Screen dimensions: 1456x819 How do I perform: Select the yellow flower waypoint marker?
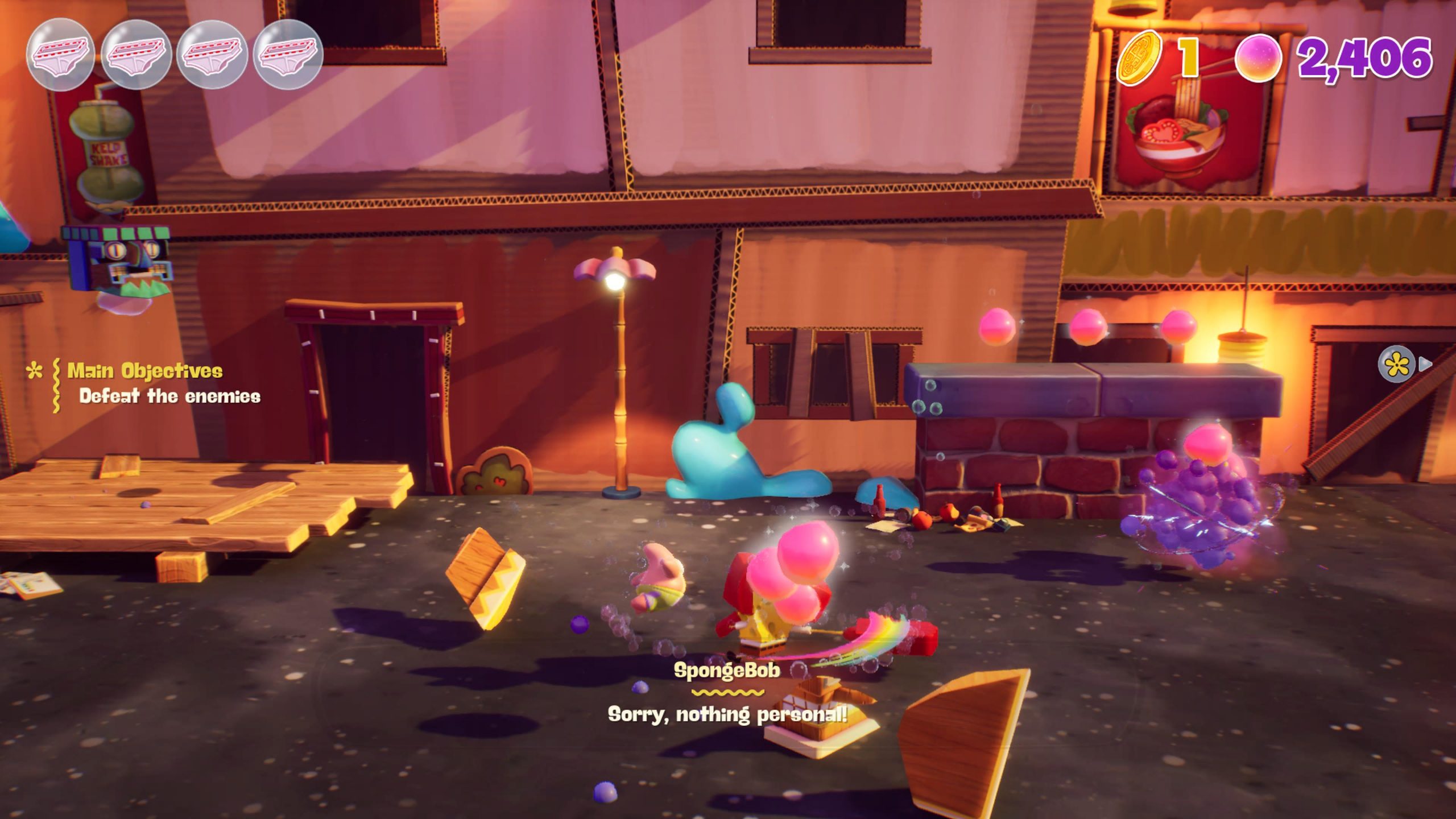coord(1396,365)
